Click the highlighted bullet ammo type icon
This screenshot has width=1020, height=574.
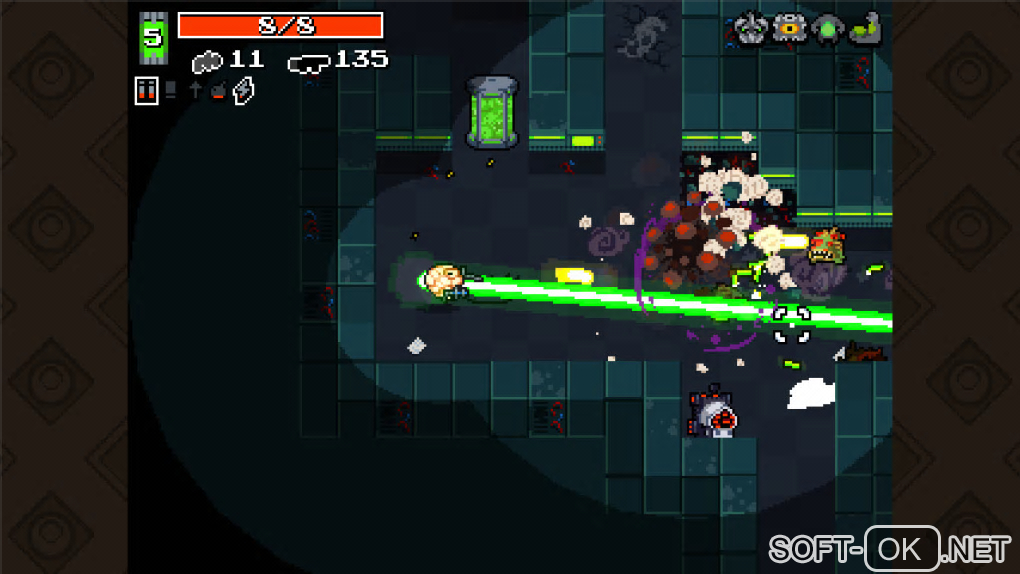coord(147,91)
